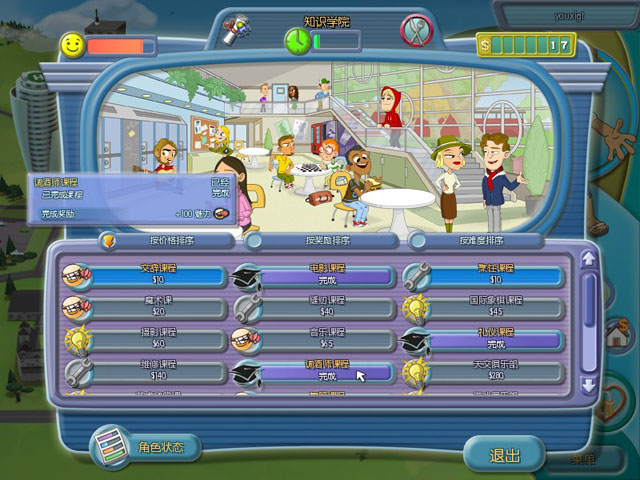
Task: Open the completed 电影课程 entry
Action: pos(323,275)
